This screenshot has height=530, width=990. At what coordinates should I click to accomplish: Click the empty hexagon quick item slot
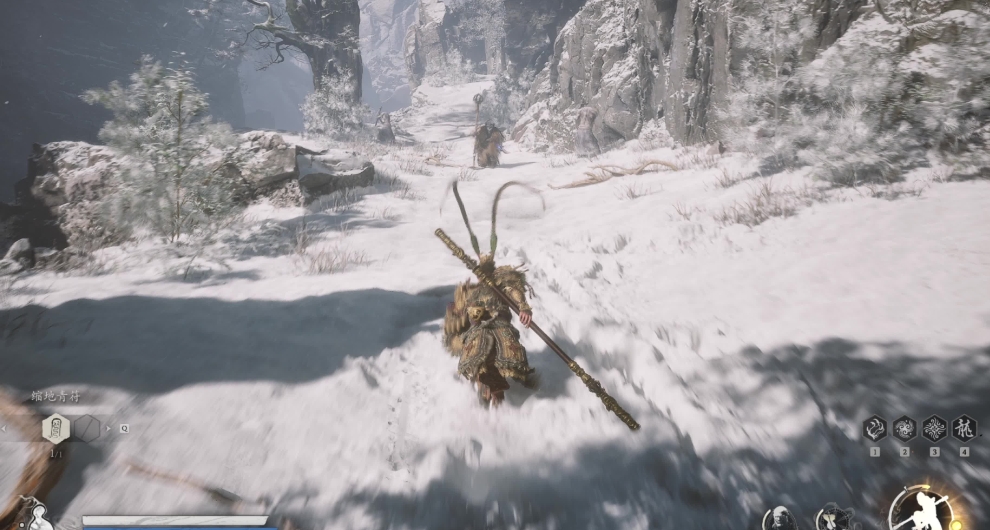point(87,428)
